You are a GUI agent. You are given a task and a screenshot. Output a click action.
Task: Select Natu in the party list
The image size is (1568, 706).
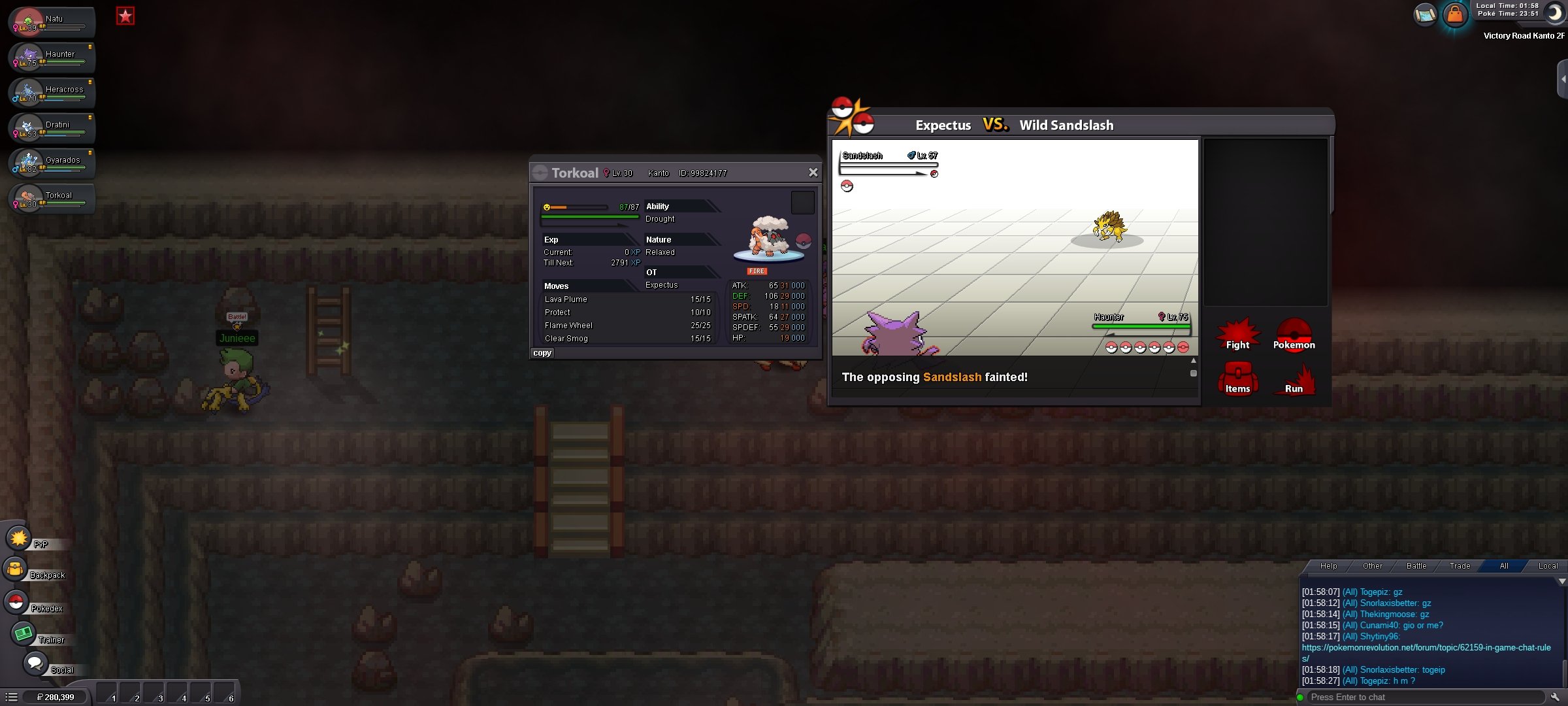coord(52,22)
